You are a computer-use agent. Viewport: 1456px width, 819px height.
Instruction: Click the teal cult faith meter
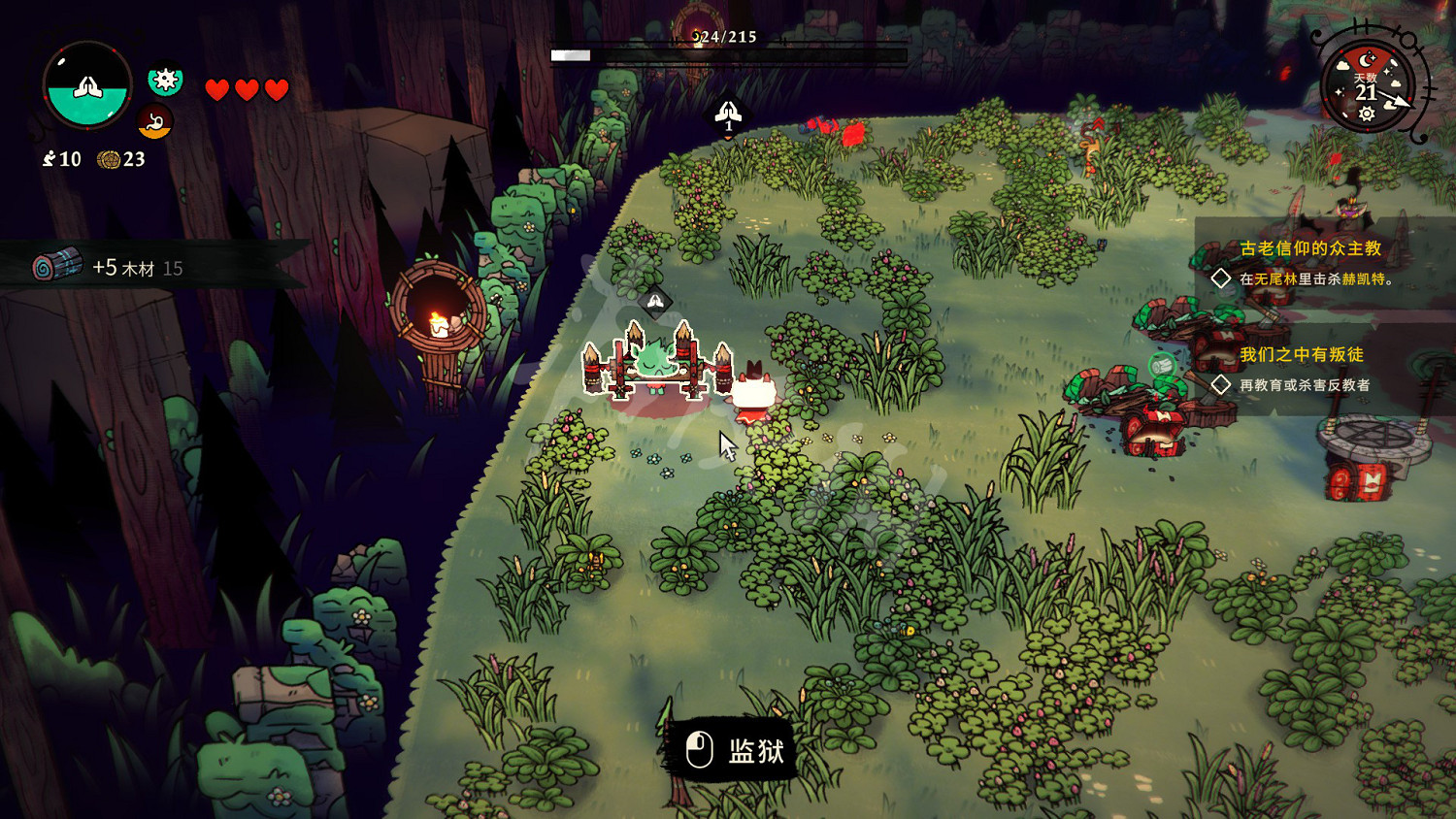(x=87, y=86)
